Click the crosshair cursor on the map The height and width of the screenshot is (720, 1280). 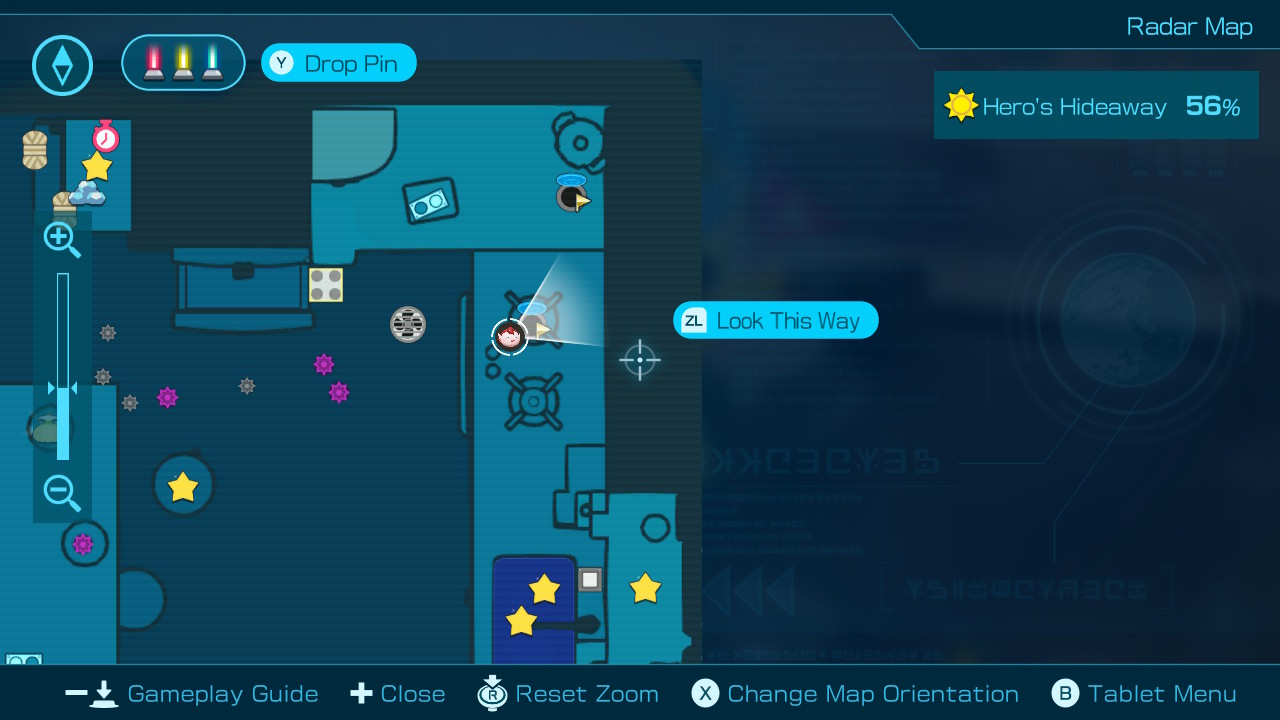tap(640, 360)
